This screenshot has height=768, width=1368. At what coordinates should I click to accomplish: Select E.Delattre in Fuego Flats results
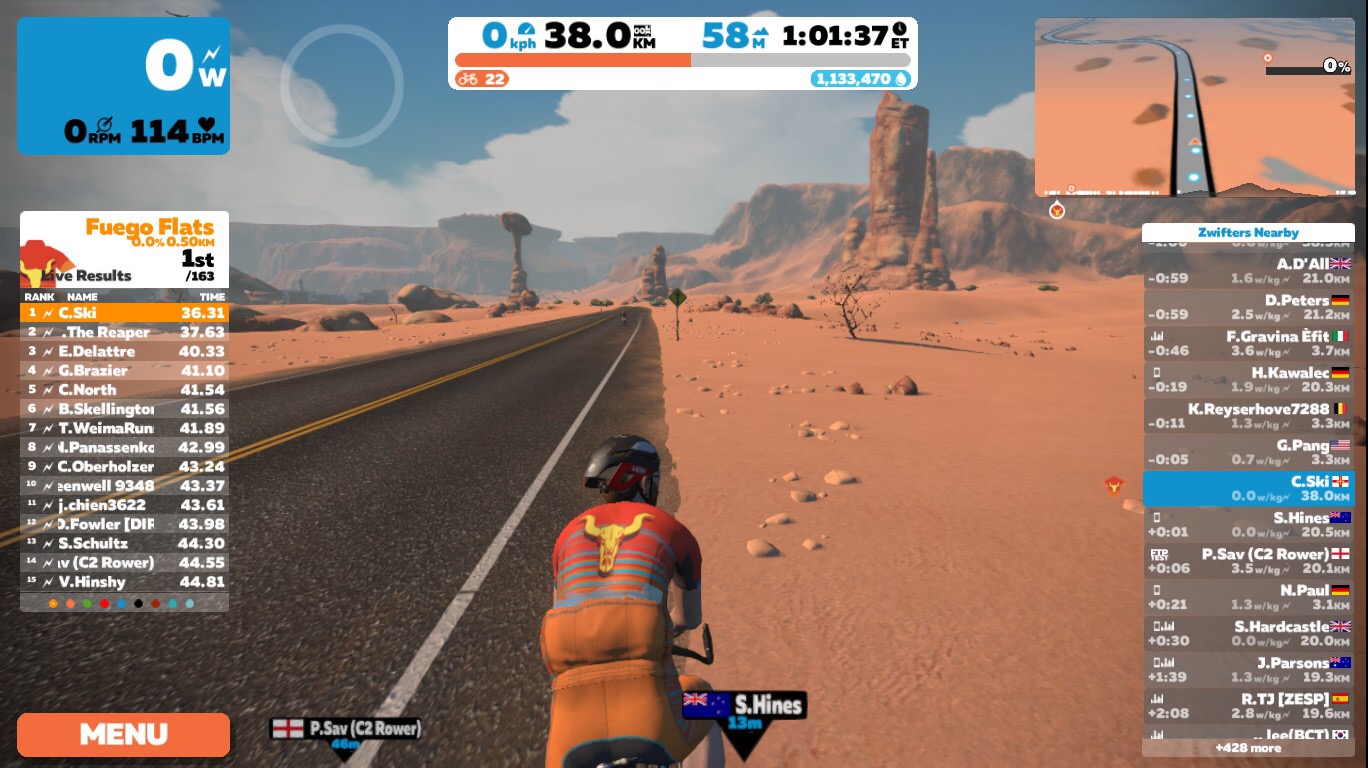click(x=124, y=351)
